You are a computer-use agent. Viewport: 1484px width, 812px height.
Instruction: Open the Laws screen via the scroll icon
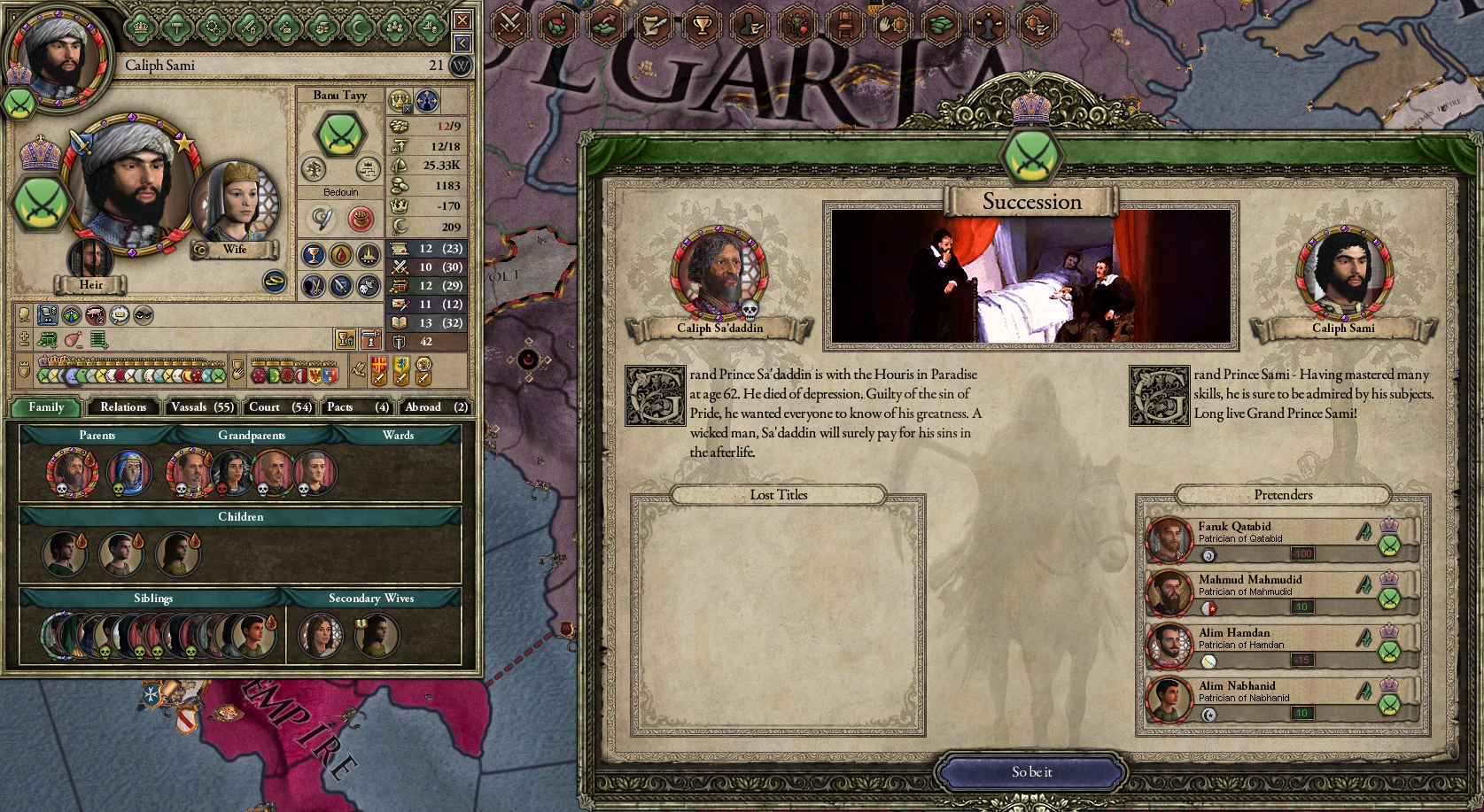click(654, 26)
